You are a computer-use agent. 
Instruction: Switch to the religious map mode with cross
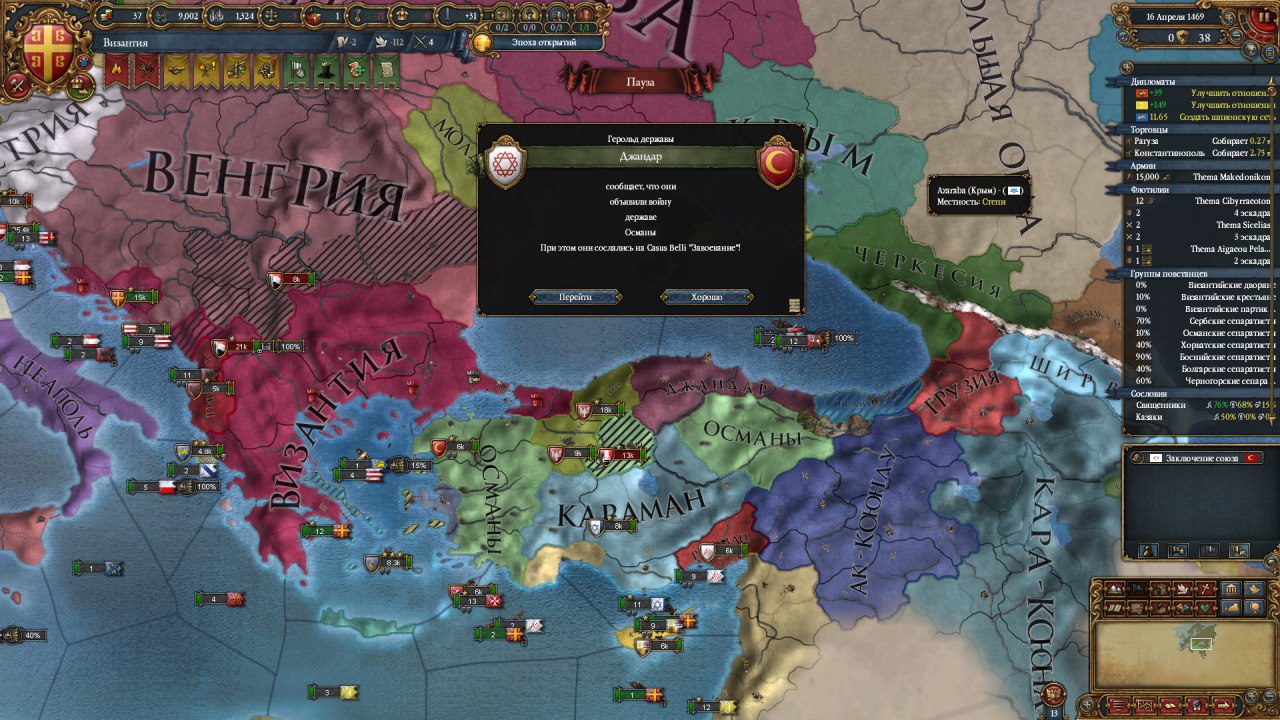pyautogui.click(x=1206, y=589)
